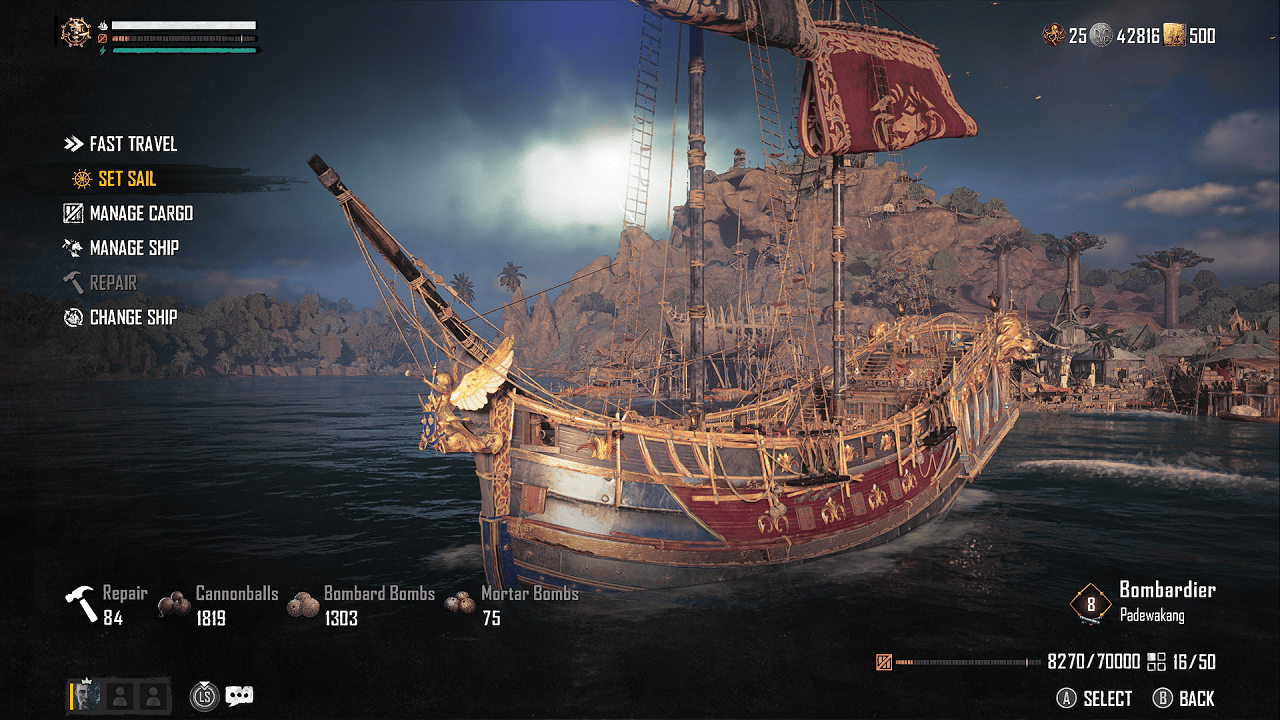
Task: Click the Bombardier ship rank badge
Action: click(1091, 604)
